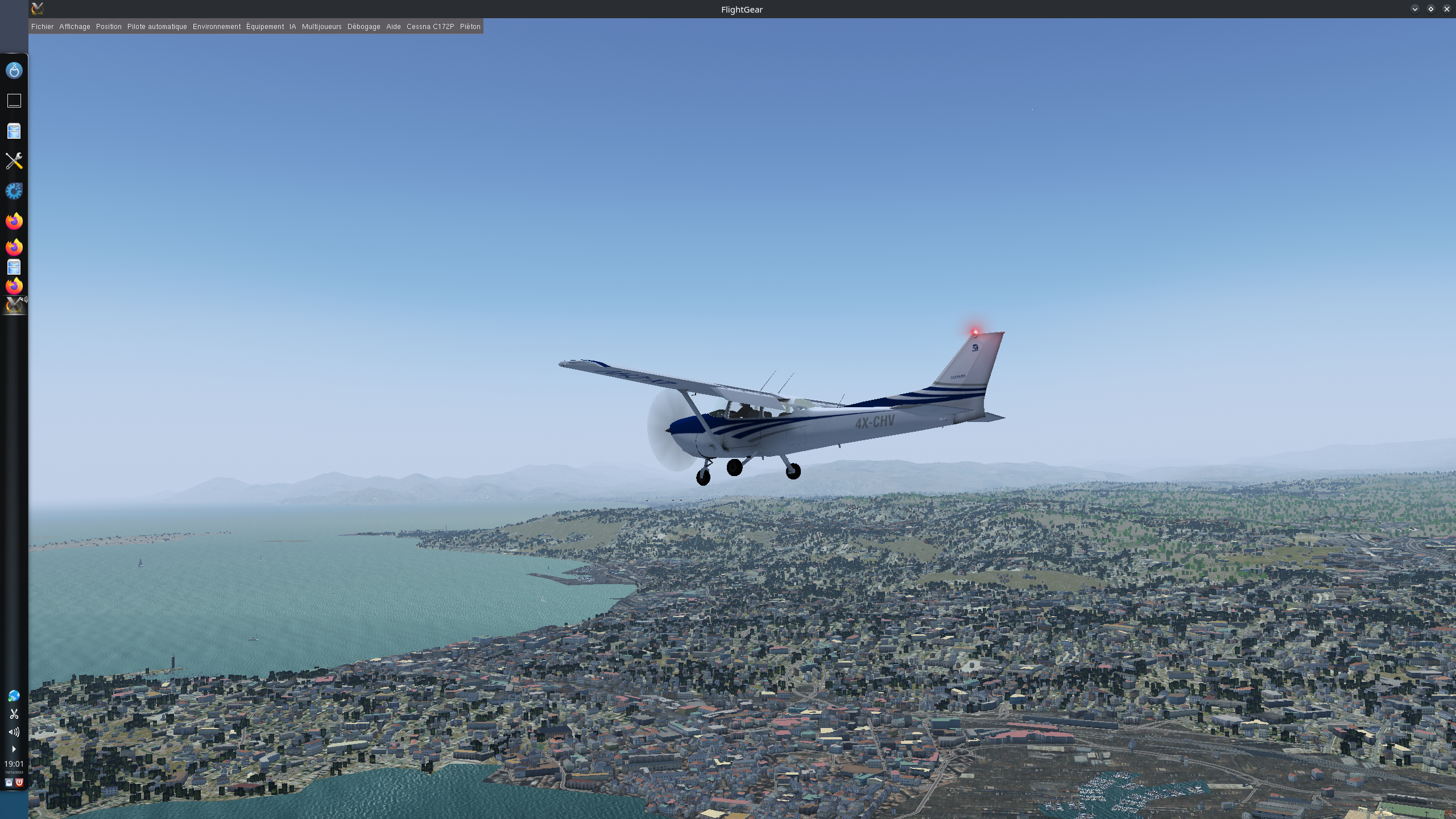Select the Position menu

(109, 27)
